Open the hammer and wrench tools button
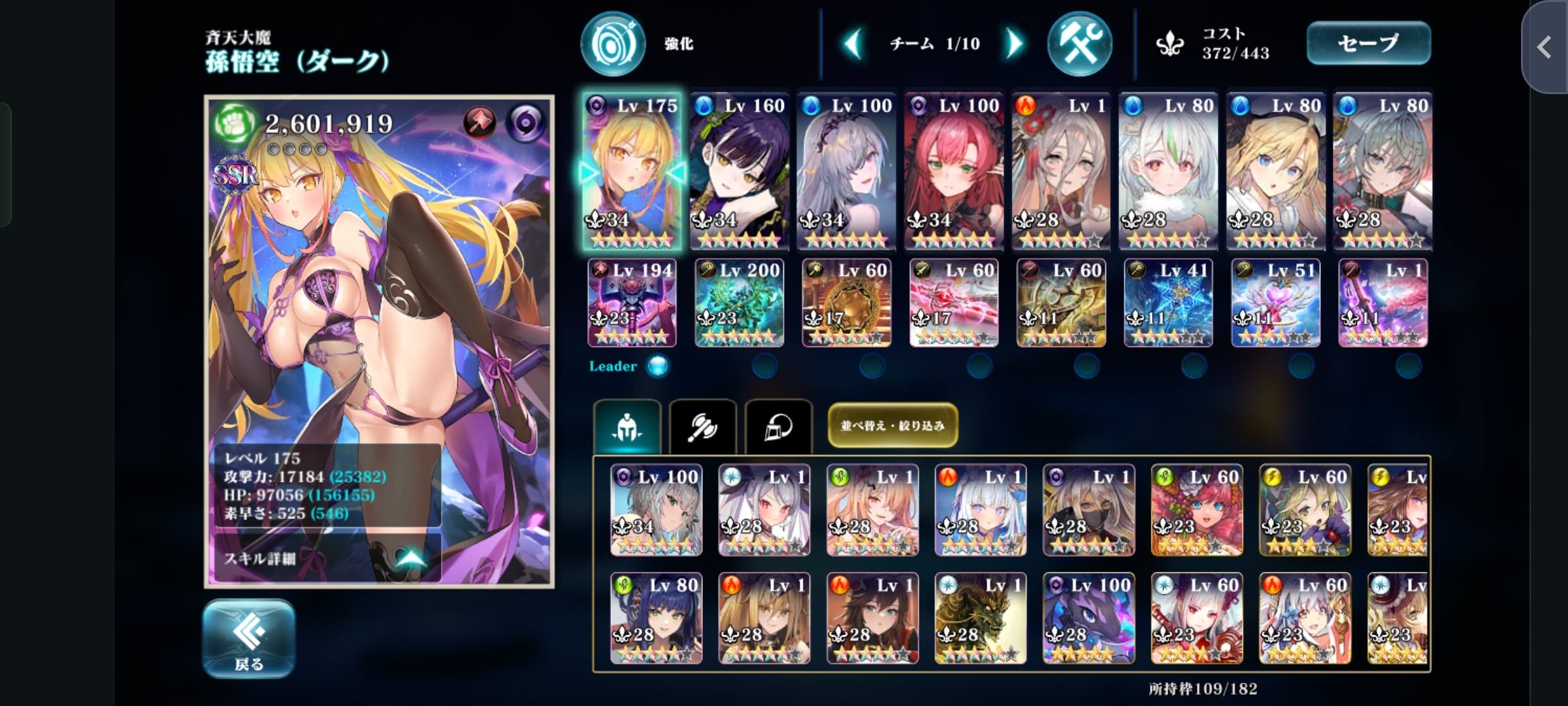Screen dimensions: 1568x706 tap(1079, 44)
